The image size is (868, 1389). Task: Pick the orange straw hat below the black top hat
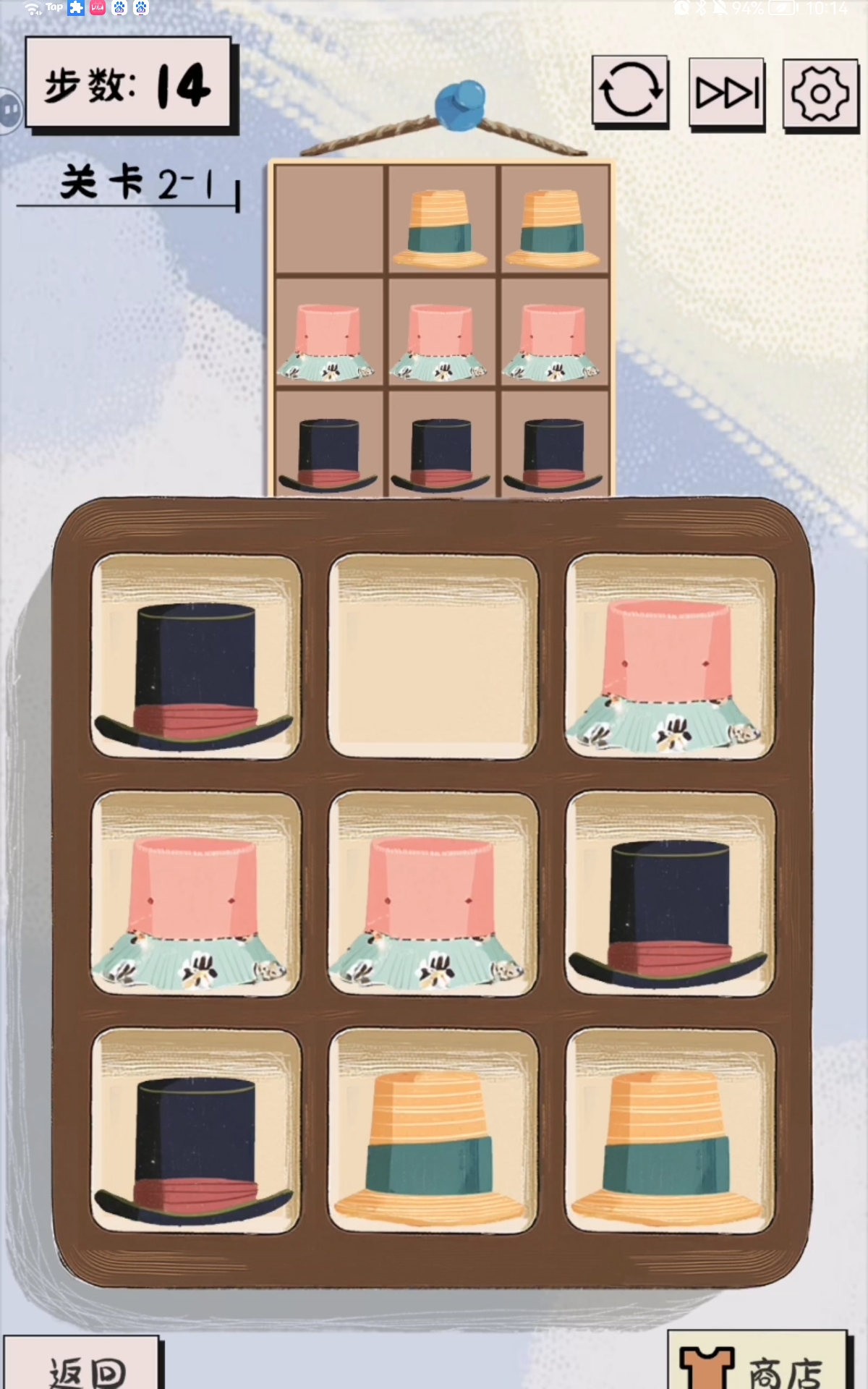click(x=670, y=1131)
